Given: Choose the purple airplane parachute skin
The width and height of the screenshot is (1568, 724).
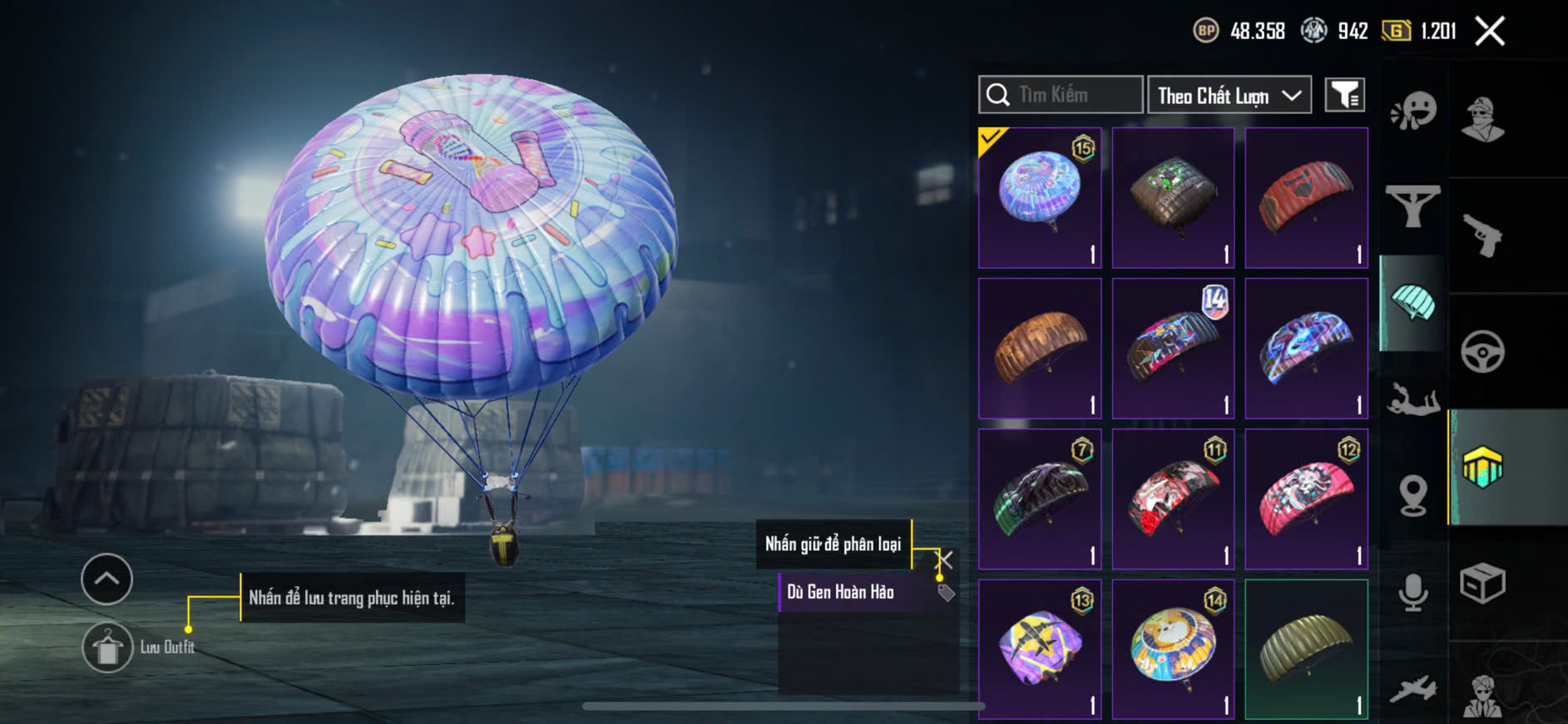Looking at the screenshot, I should pyautogui.click(x=1040, y=649).
